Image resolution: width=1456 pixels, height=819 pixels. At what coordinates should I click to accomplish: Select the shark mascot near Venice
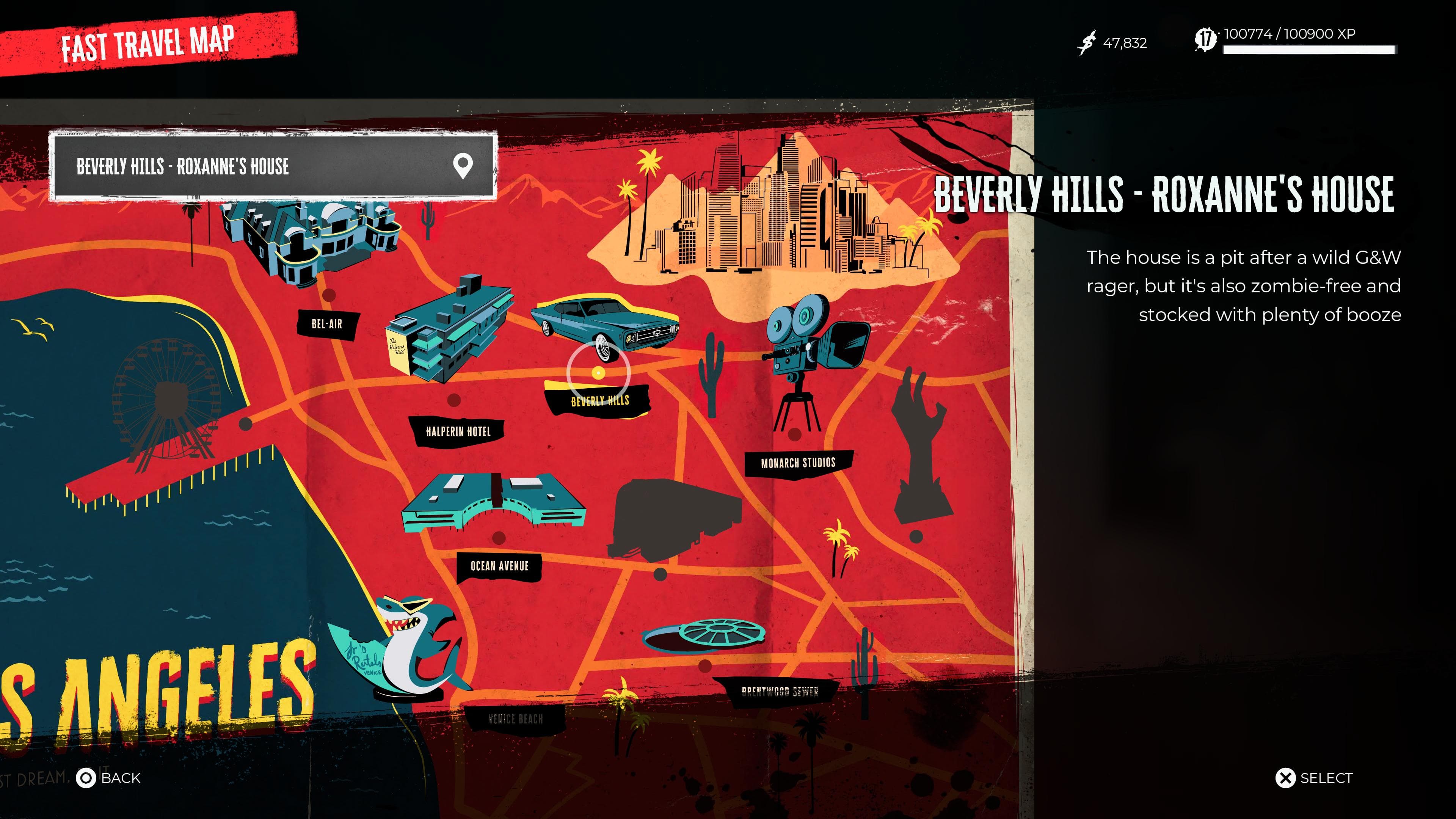pyautogui.click(x=407, y=644)
